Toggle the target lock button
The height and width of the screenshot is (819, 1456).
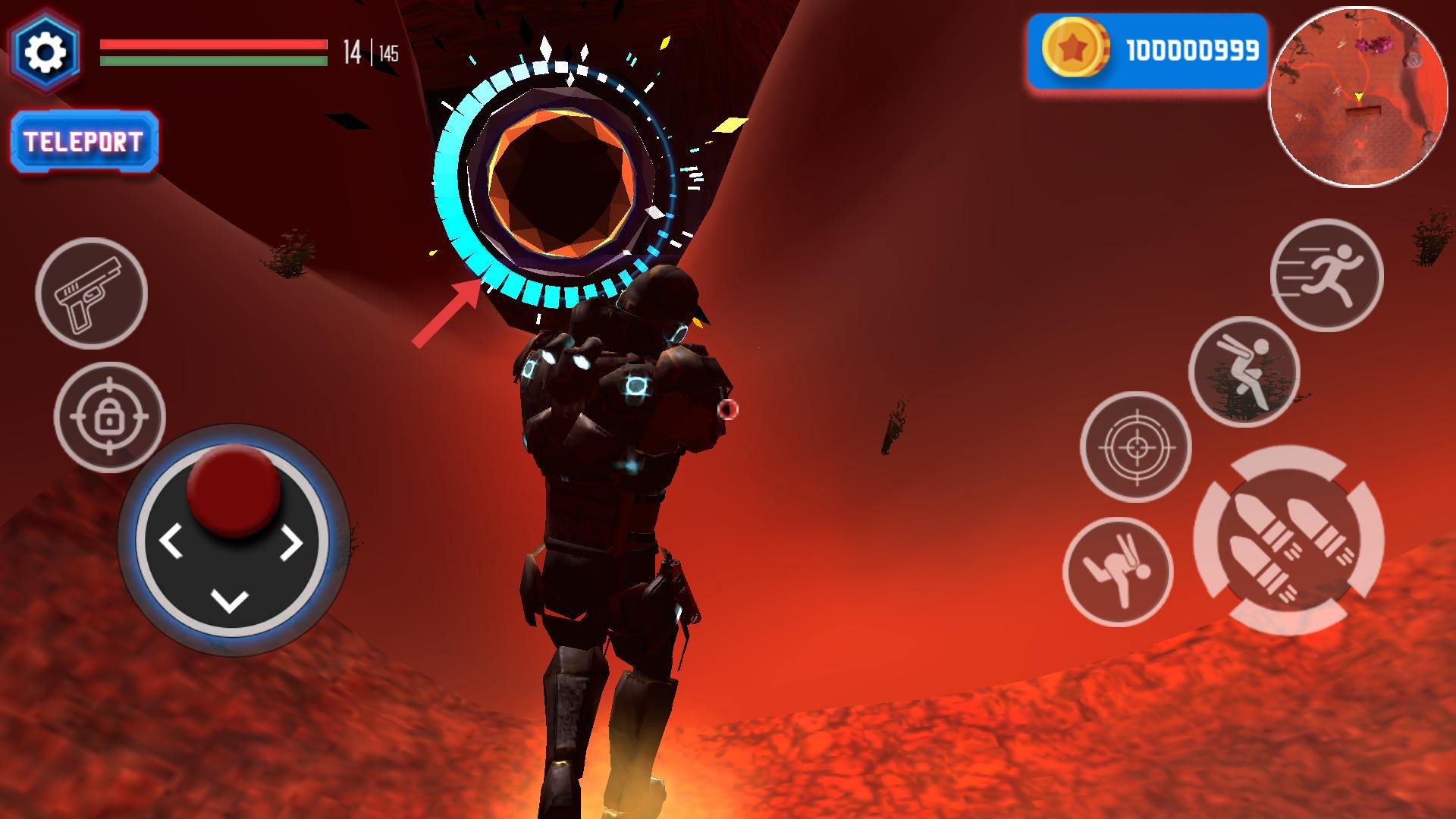click(109, 417)
